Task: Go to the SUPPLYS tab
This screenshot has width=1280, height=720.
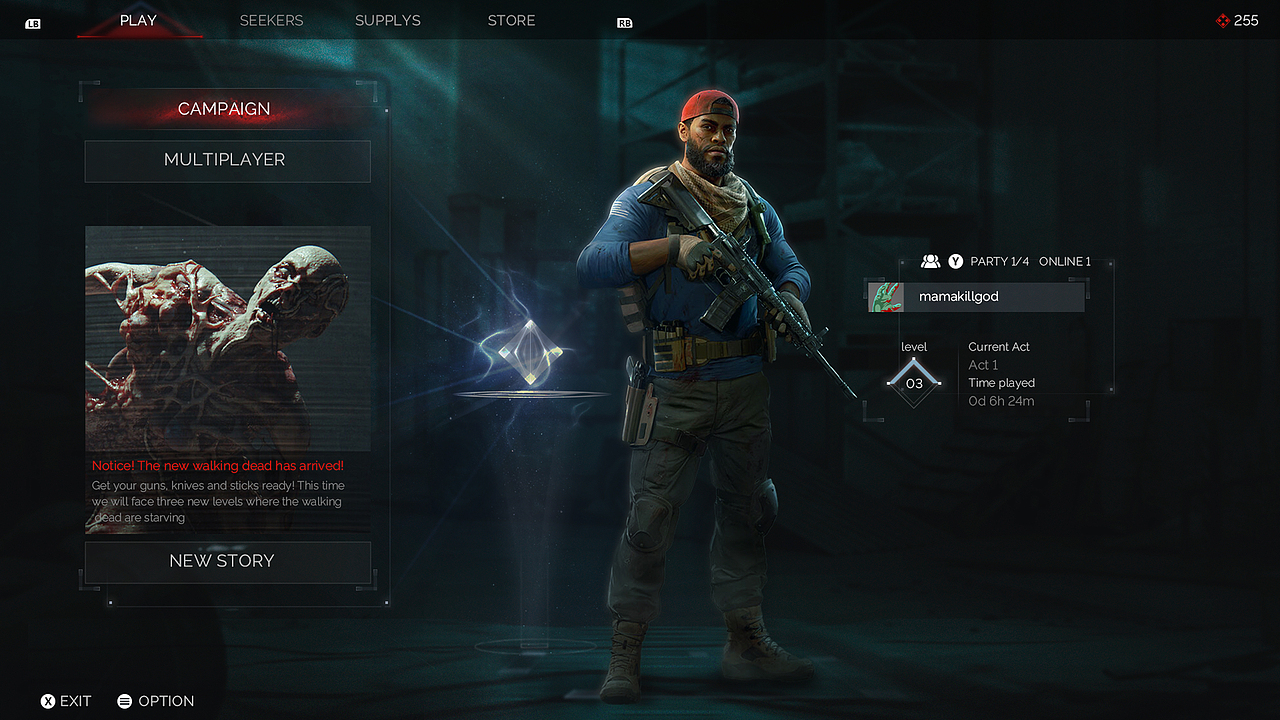Action: (x=388, y=20)
